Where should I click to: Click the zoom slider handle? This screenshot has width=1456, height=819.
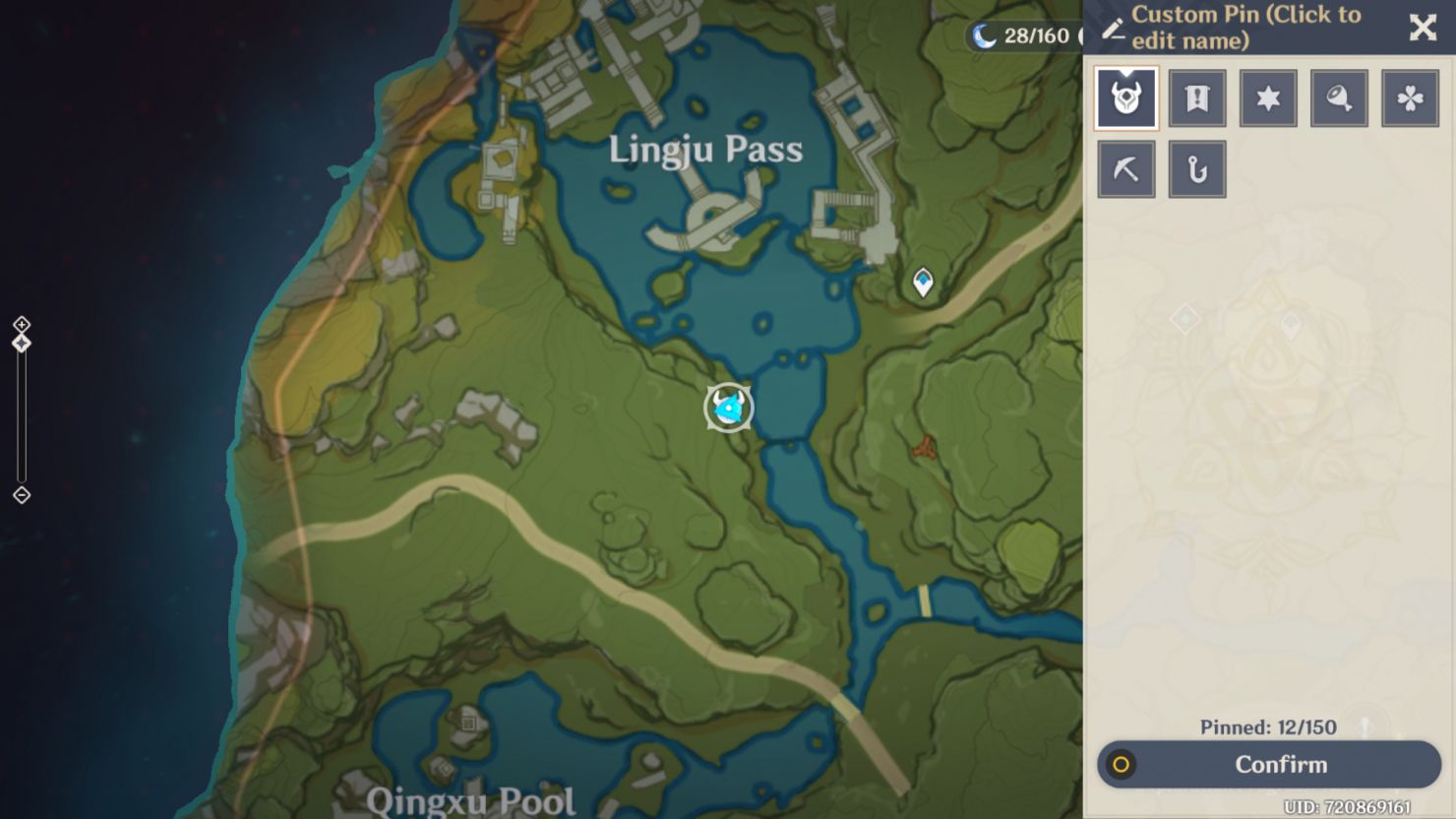[x=20, y=342]
